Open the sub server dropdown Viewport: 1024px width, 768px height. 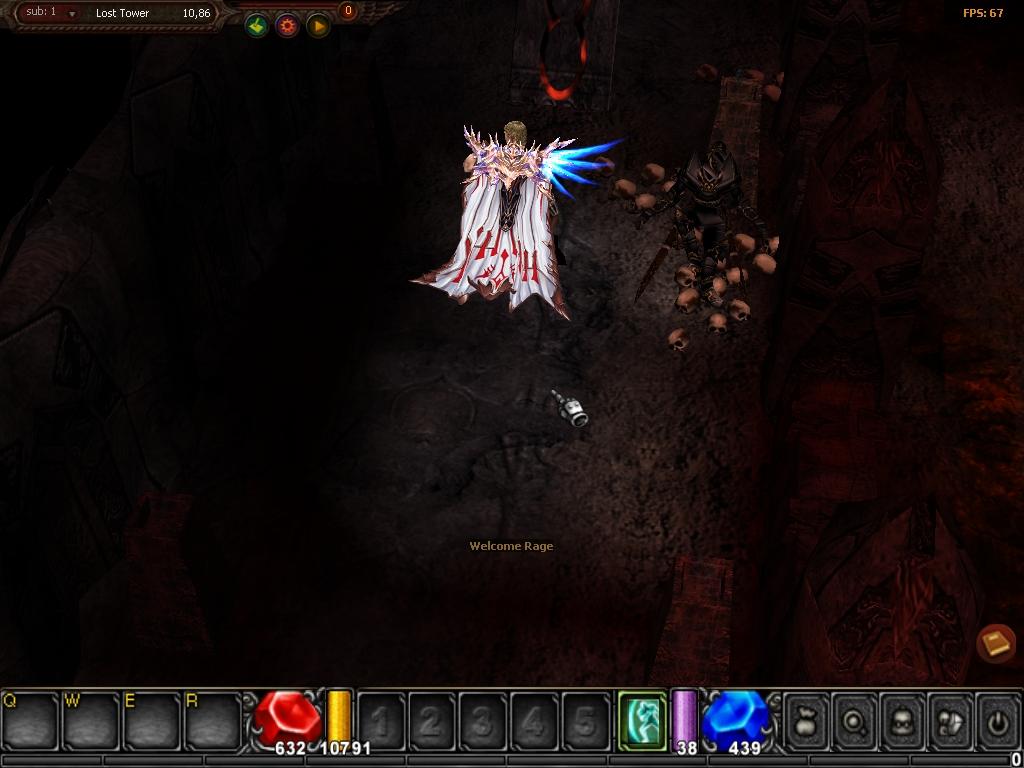[72, 14]
